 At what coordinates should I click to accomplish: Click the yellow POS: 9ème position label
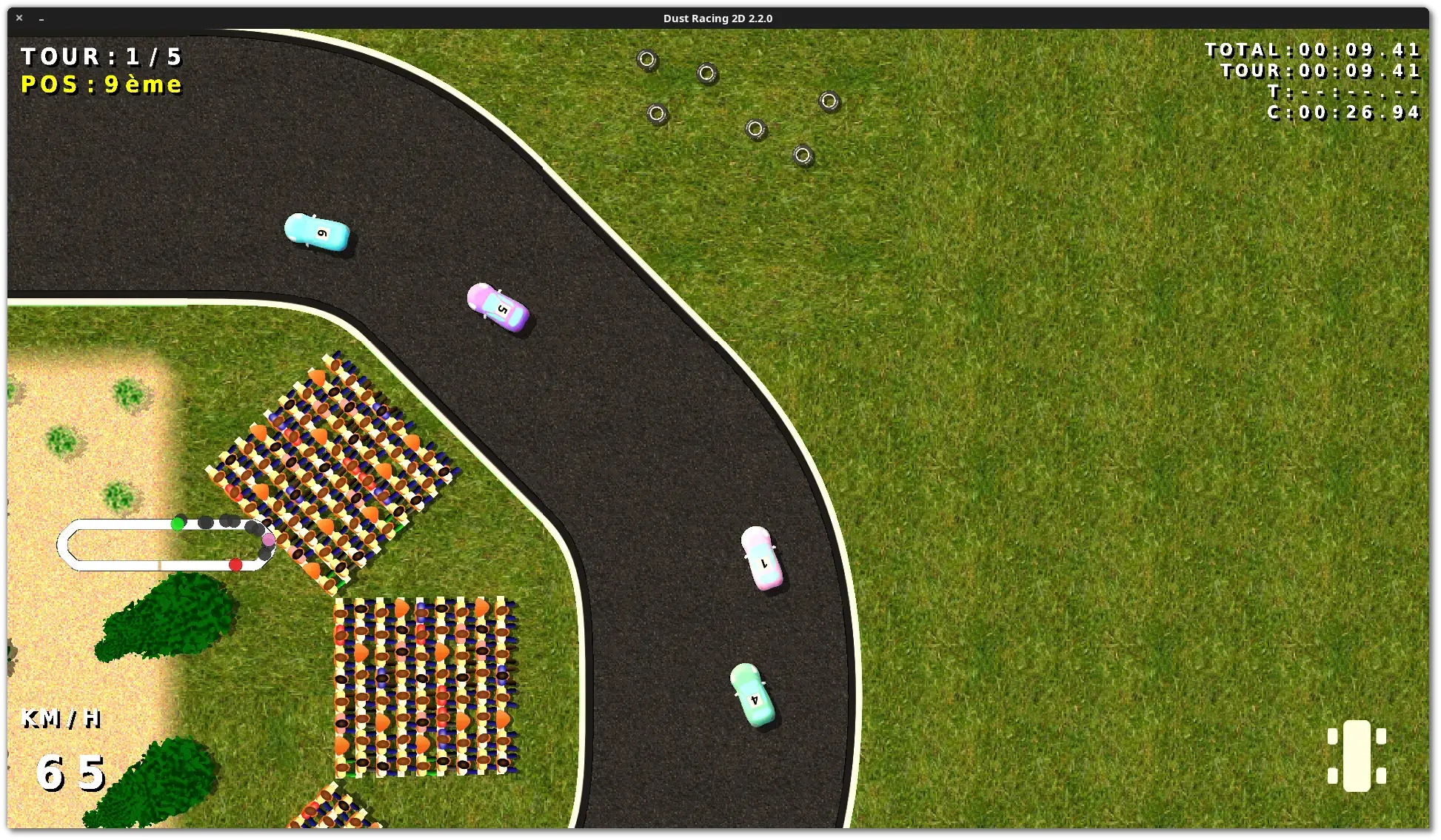[x=101, y=84]
